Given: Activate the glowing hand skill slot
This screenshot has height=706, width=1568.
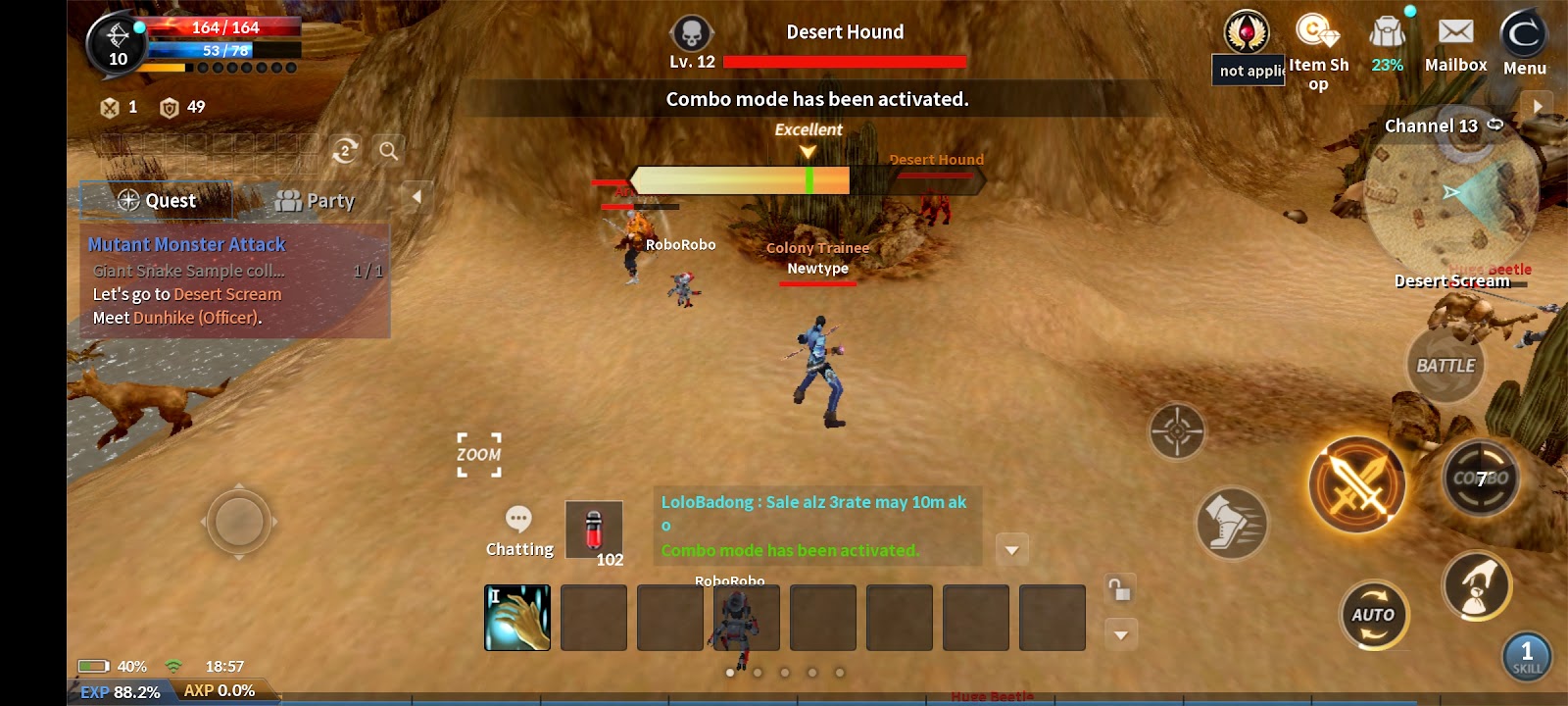Looking at the screenshot, I should coord(517,618).
